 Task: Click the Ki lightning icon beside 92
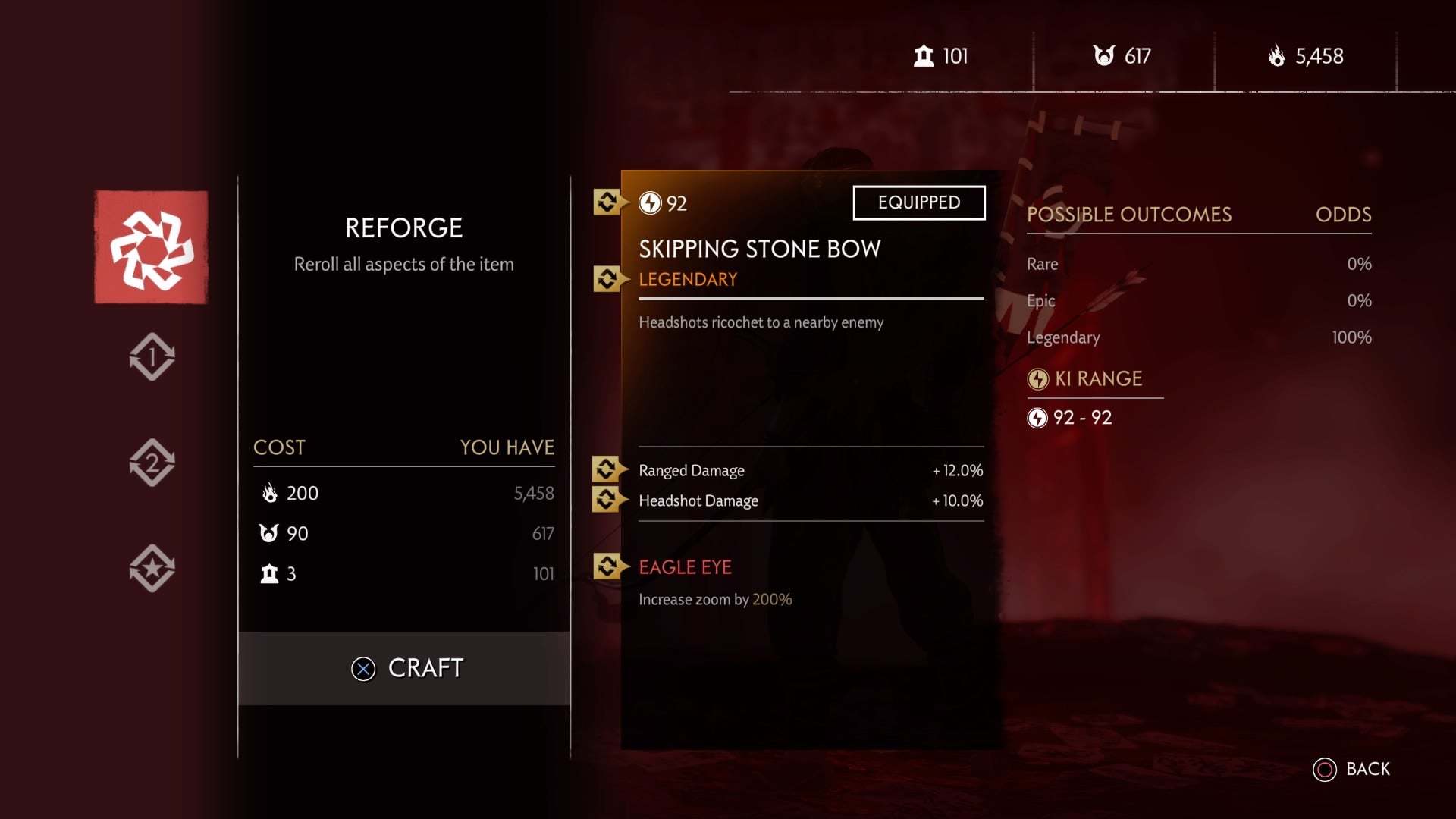coord(650,202)
